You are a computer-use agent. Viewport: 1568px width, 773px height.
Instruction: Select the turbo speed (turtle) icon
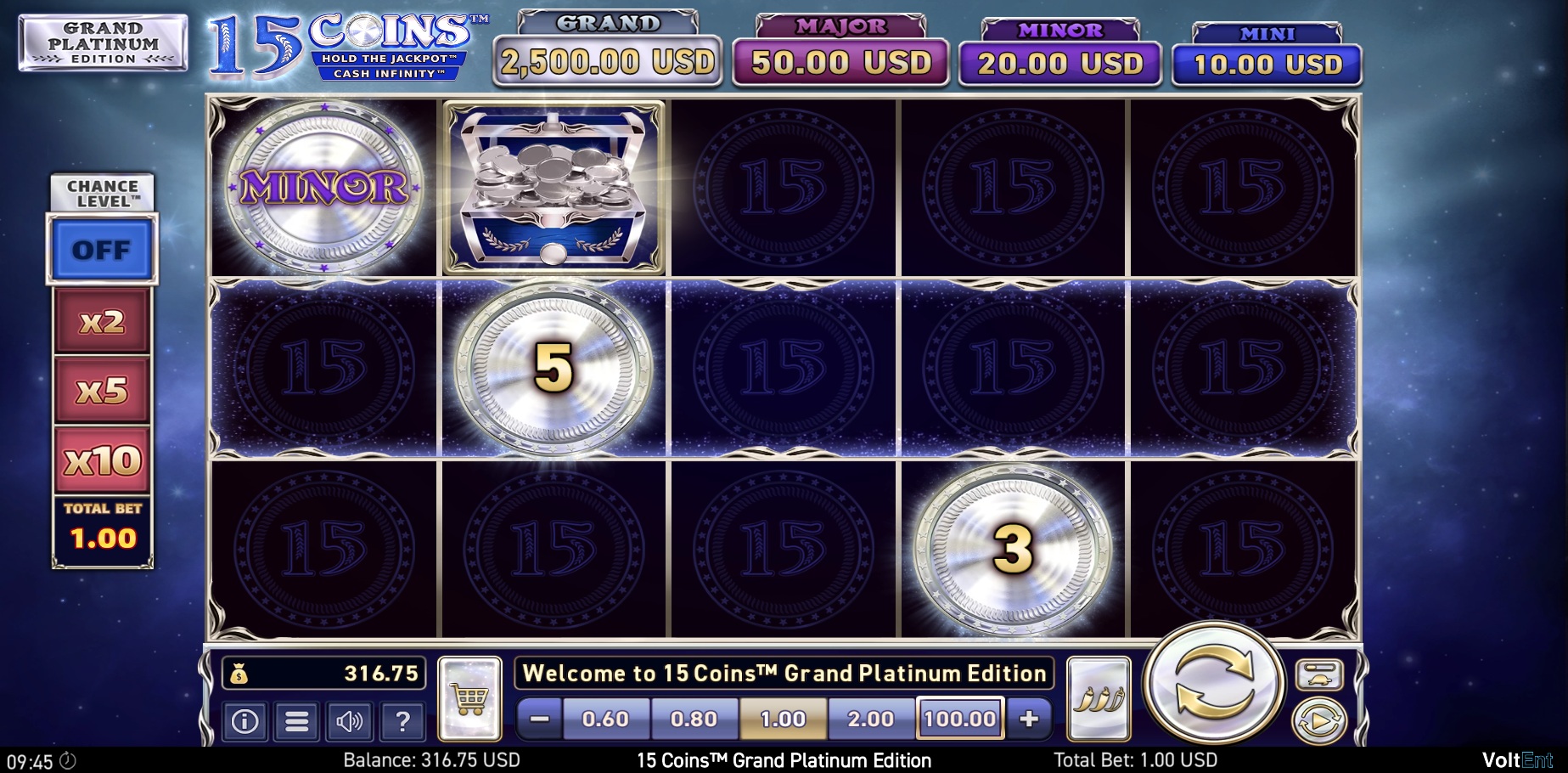point(1318,675)
